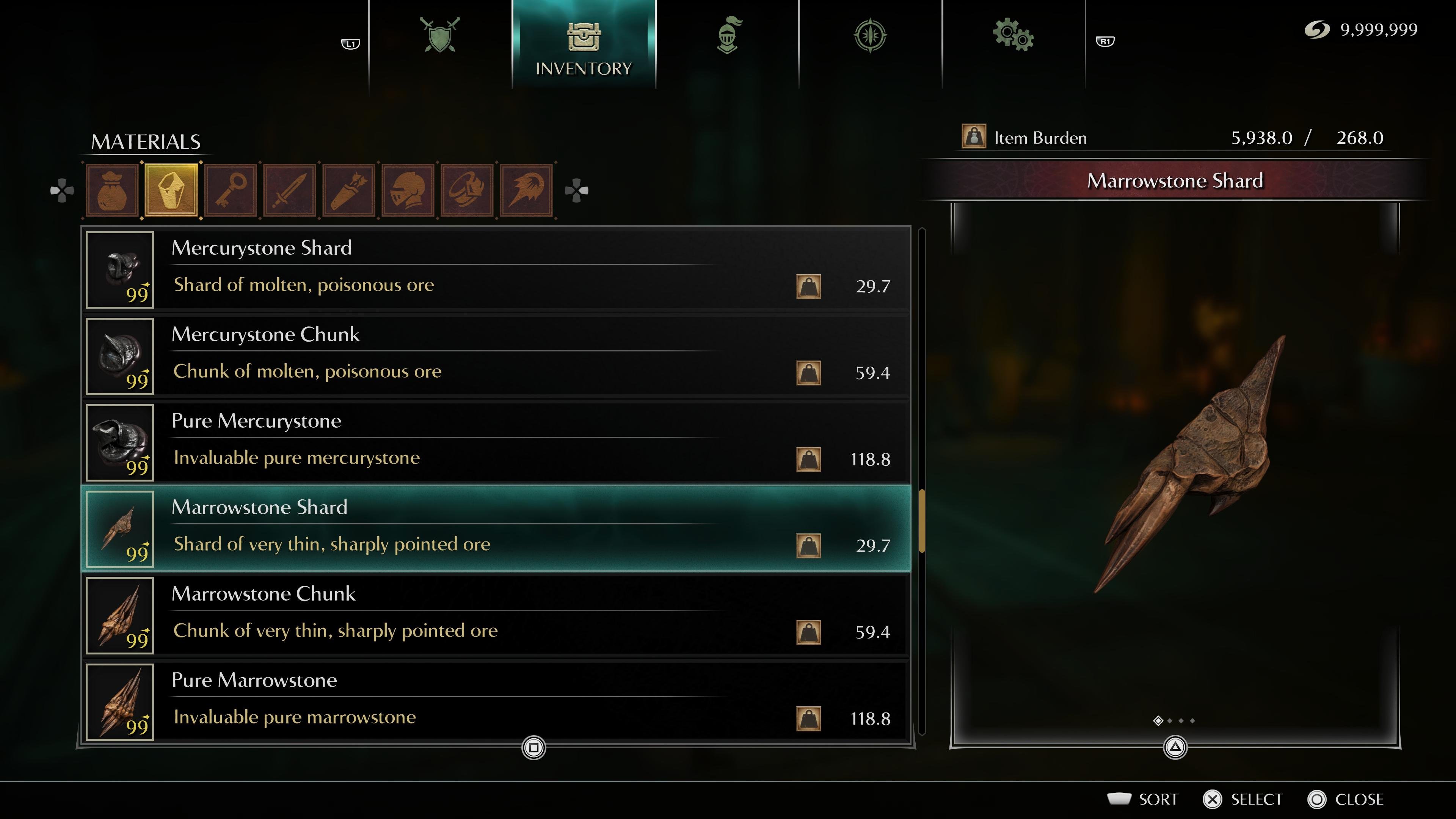Select the Inventory chest tab
The width and height of the screenshot is (1456, 819).
(x=583, y=45)
